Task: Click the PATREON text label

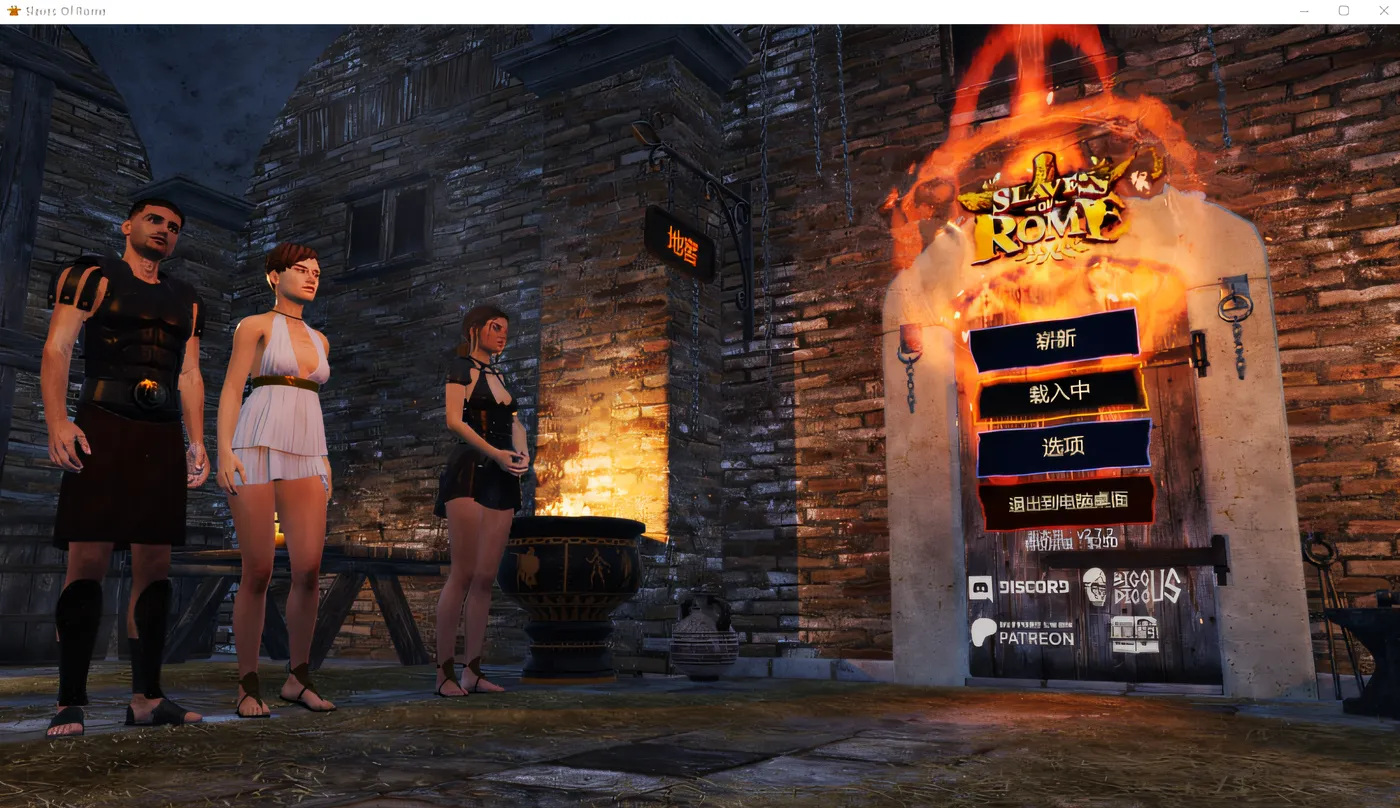Action: click(x=1036, y=638)
